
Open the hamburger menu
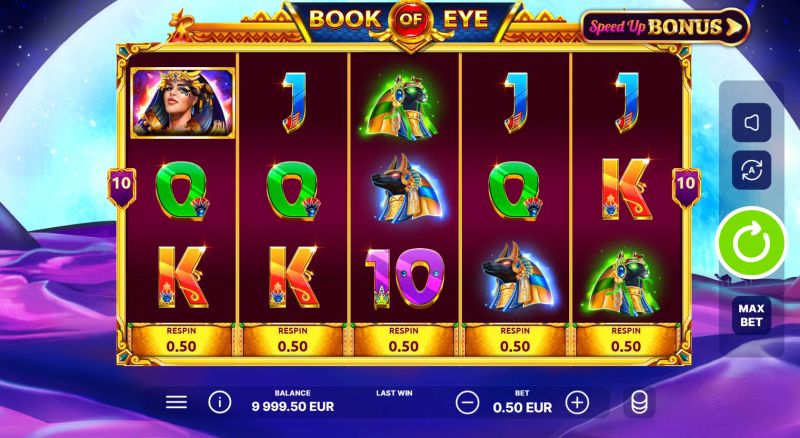pyautogui.click(x=176, y=402)
